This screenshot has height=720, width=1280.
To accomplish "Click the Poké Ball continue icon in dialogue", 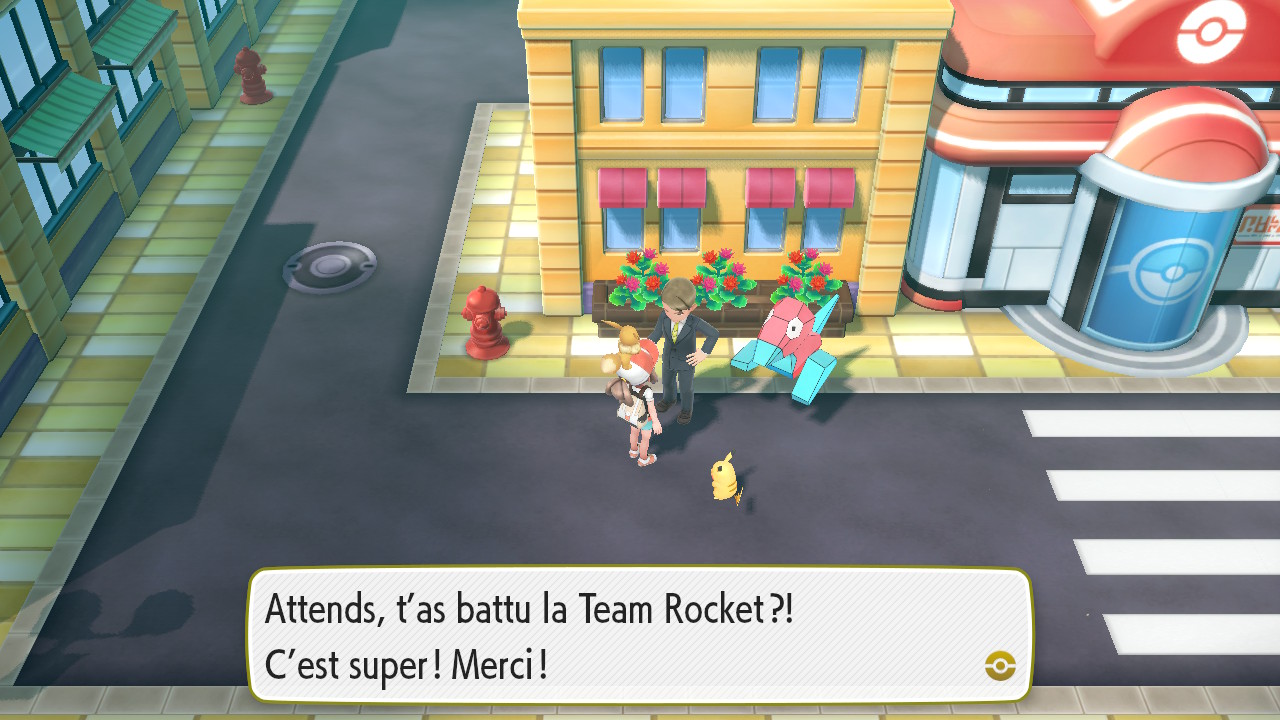I will click(999, 665).
